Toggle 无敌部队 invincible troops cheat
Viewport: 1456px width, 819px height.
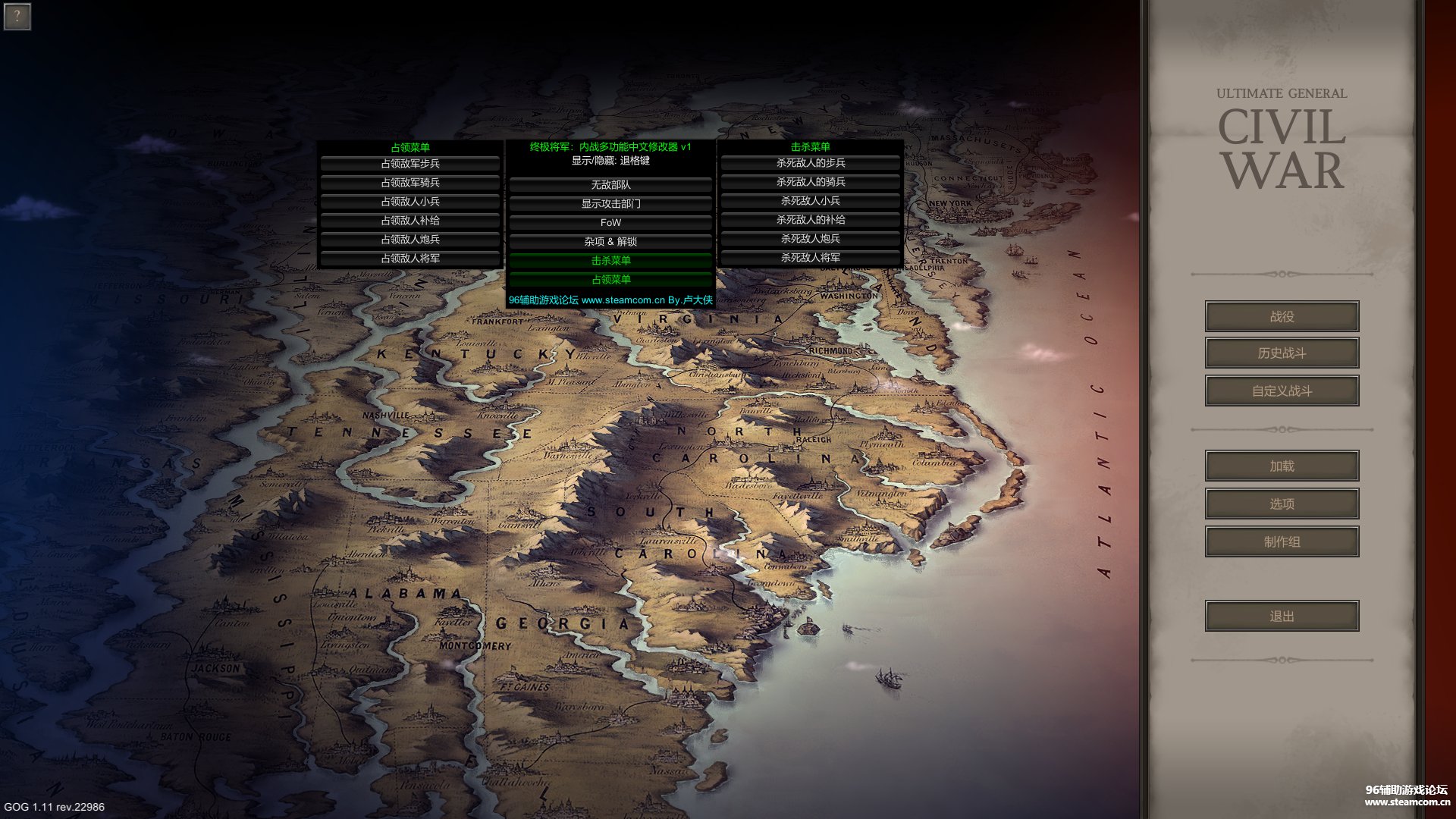pos(610,185)
